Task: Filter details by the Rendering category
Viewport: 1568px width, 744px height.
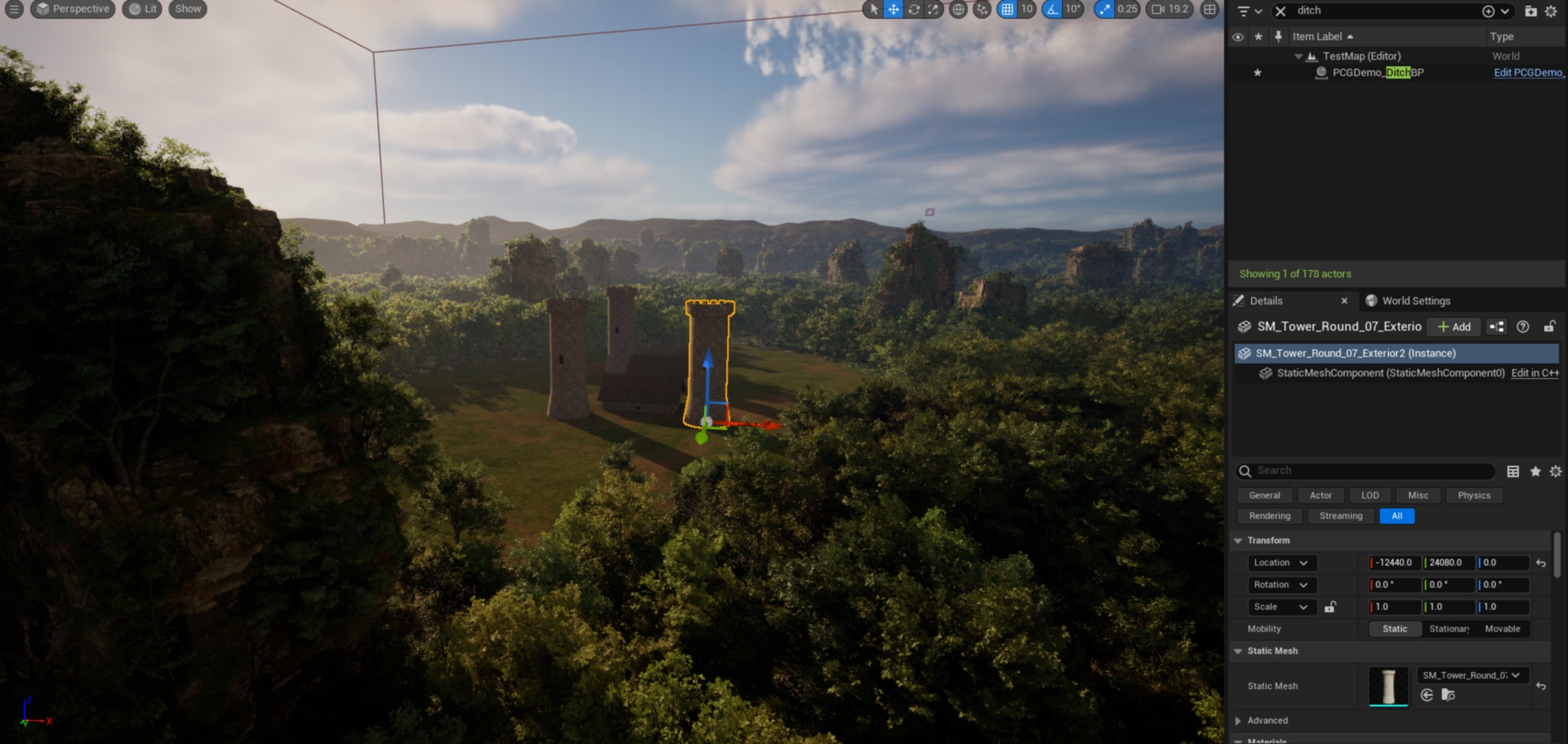Action: tap(1269, 516)
